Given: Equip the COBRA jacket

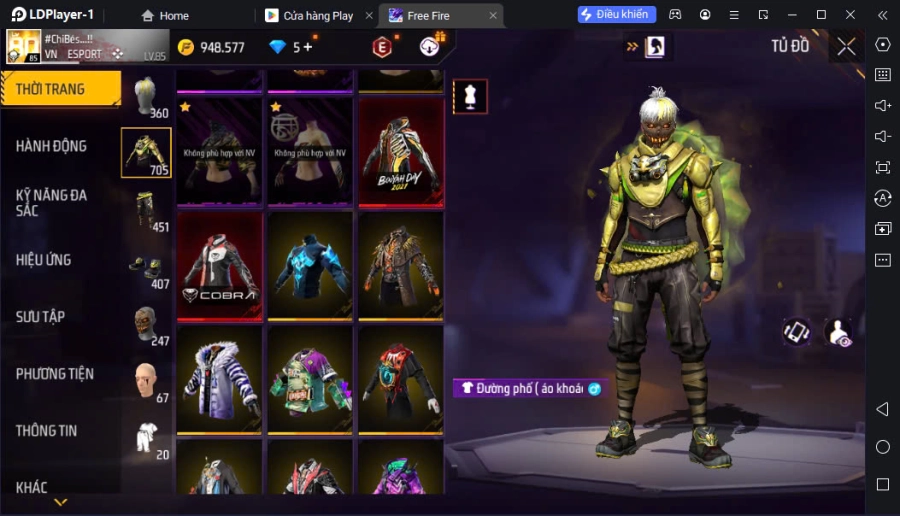Looking at the screenshot, I should [220, 266].
